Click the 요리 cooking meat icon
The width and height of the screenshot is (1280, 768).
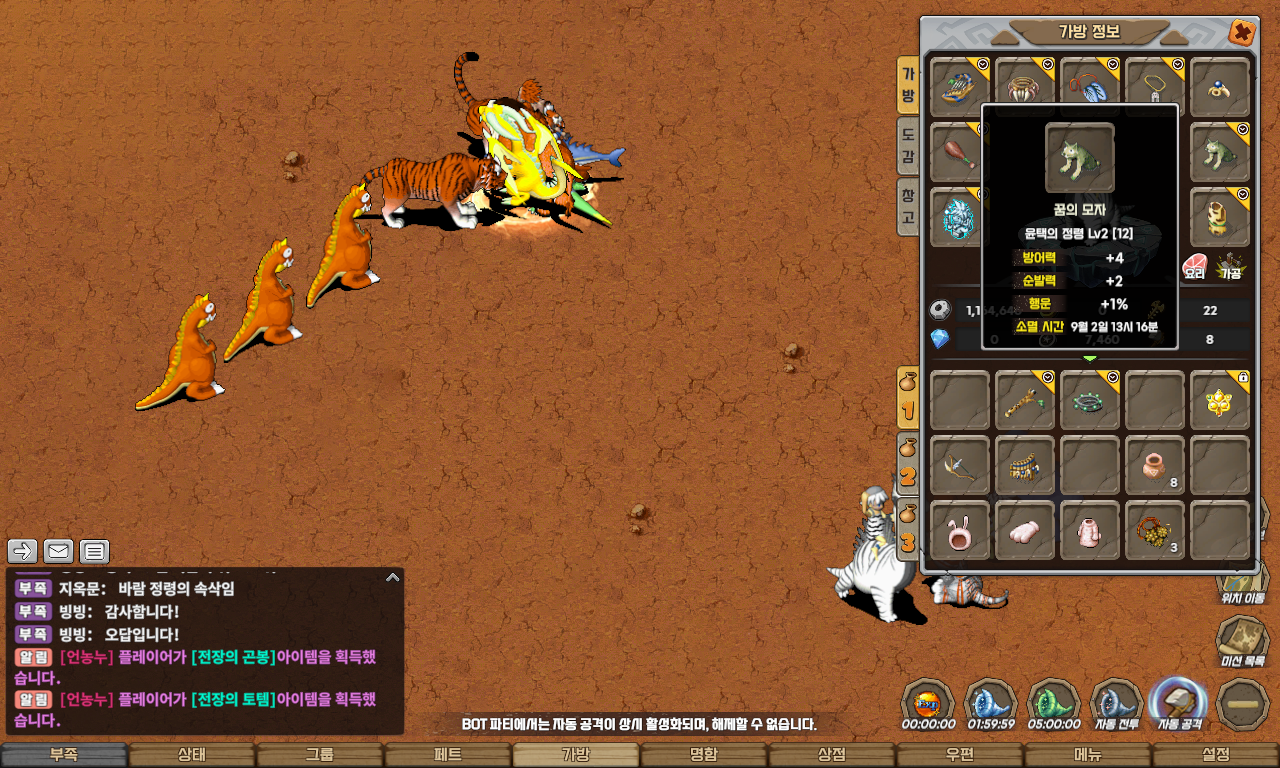tap(1194, 265)
